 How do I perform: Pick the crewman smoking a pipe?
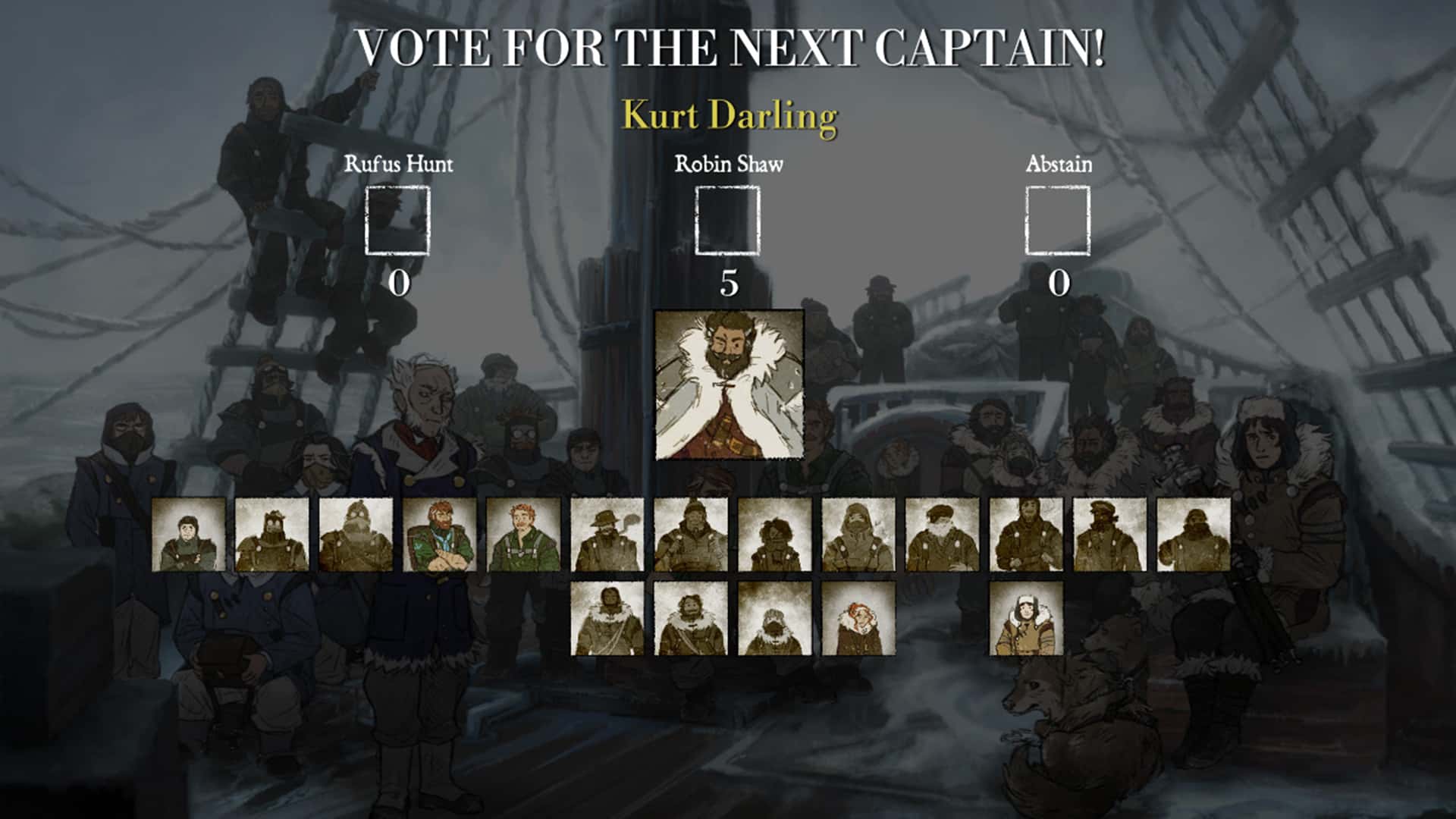pos(607,535)
